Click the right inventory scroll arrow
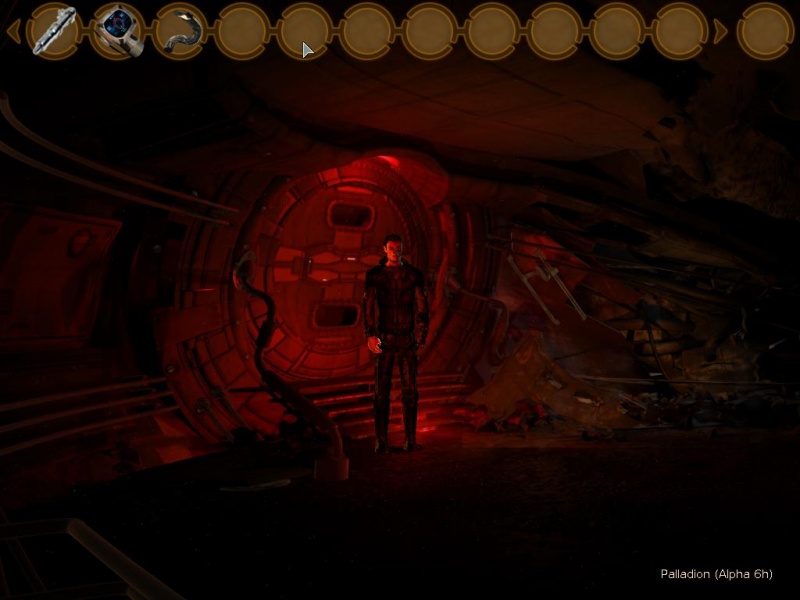The height and width of the screenshot is (600, 800). (x=720, y=31)
